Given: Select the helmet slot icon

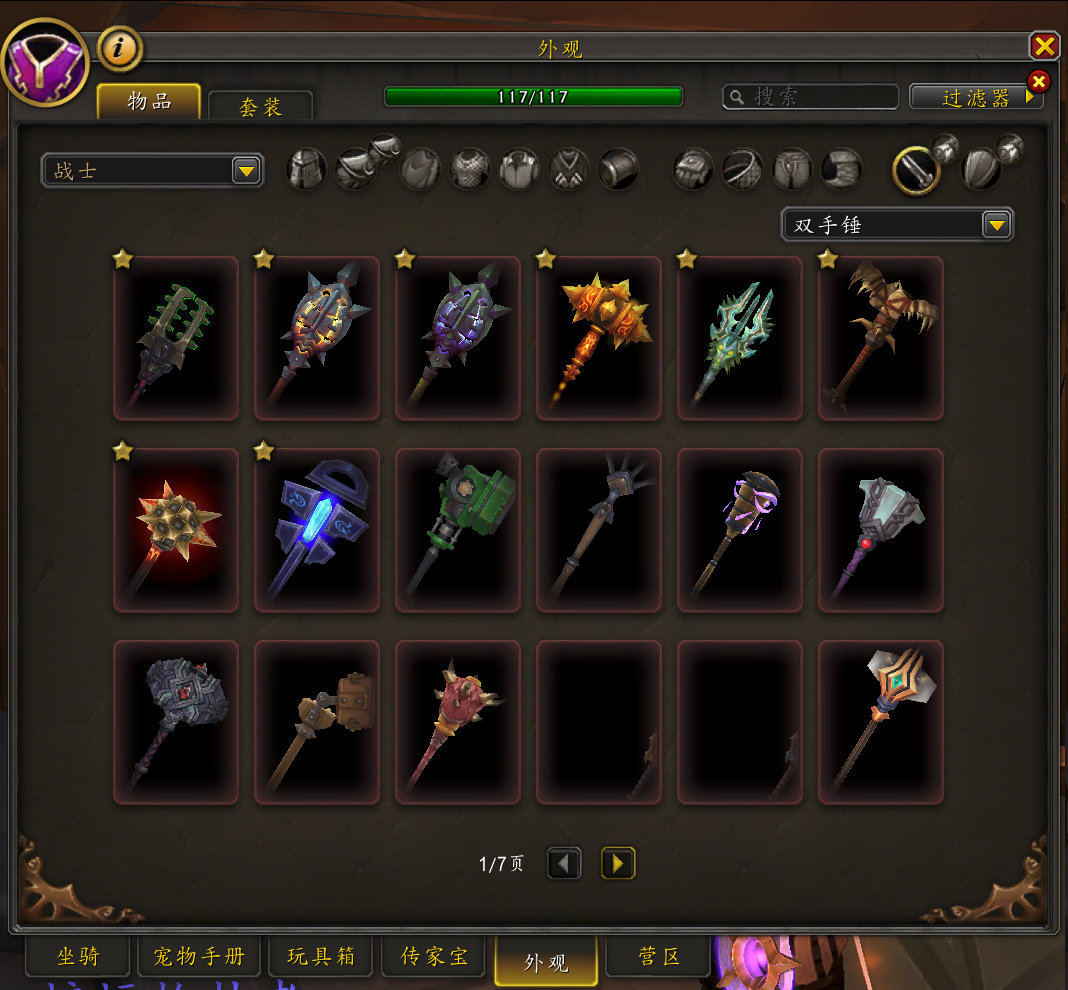Looking at the screenshot, I should (307, 169).
